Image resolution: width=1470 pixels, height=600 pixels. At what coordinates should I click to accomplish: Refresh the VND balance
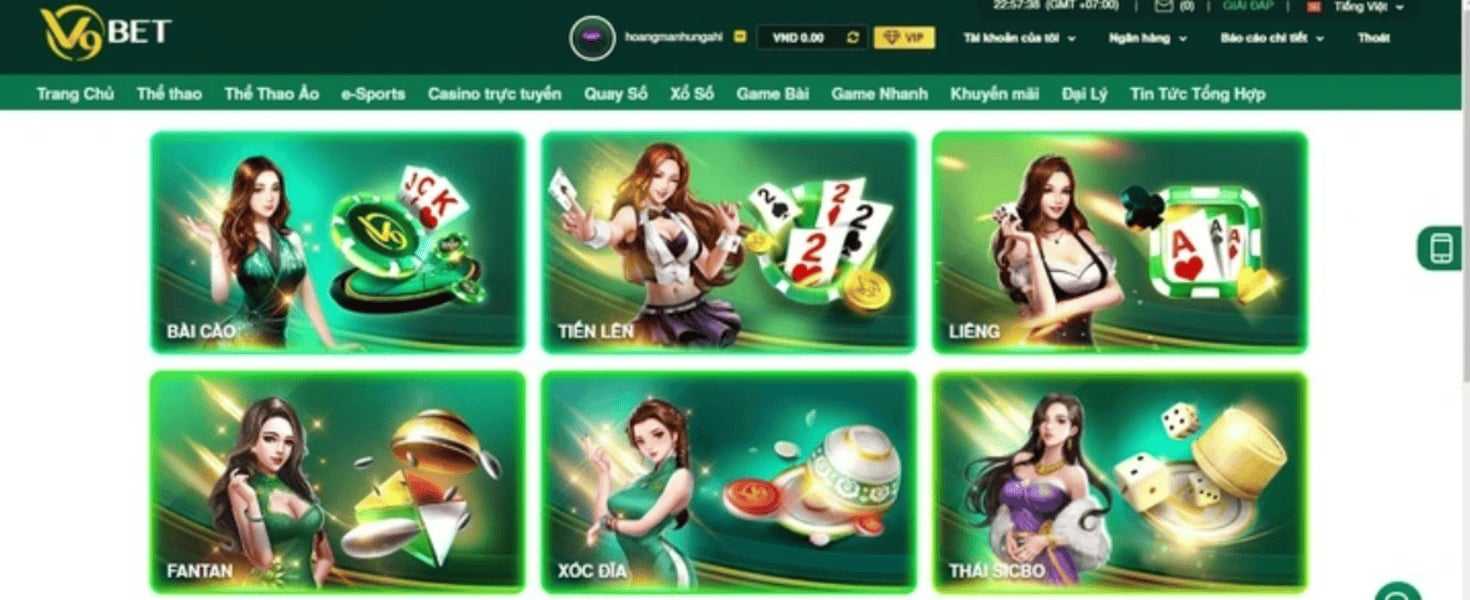pos(853,38)
